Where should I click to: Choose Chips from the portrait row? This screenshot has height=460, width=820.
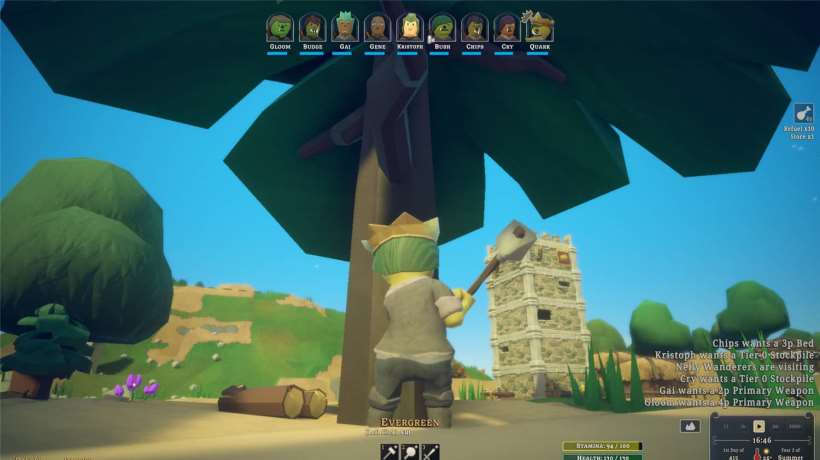coord(475,27)
